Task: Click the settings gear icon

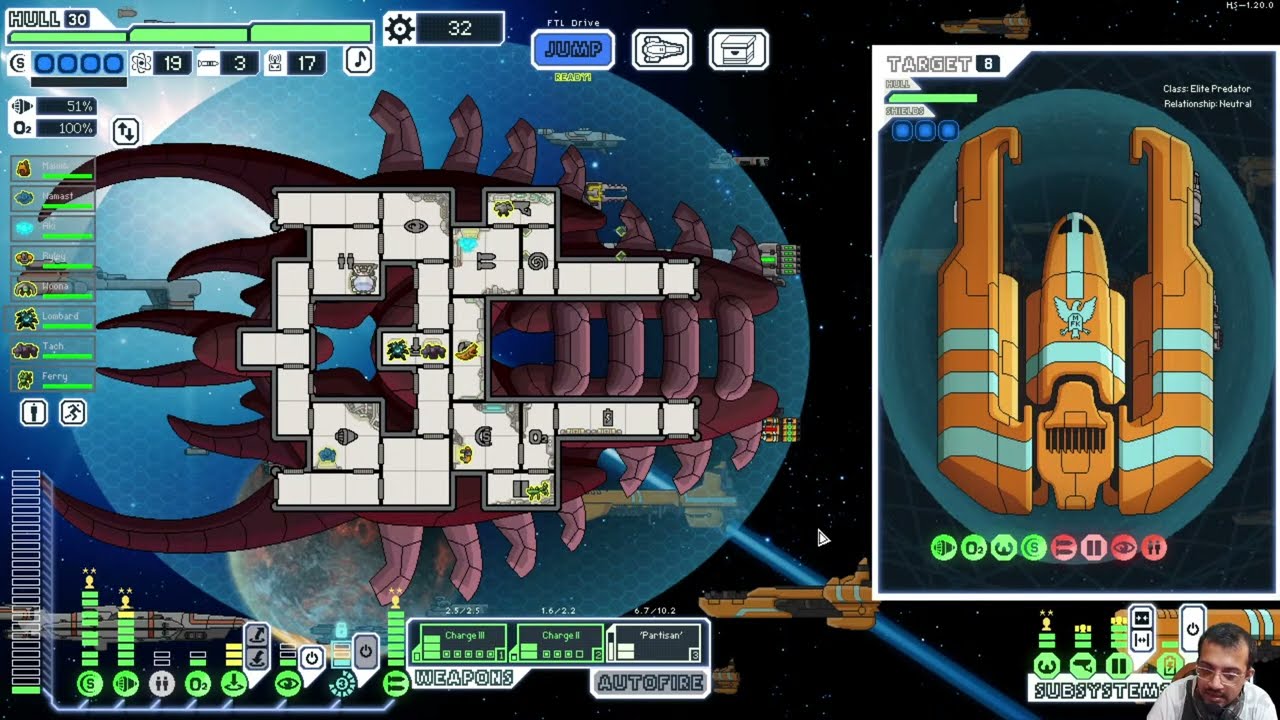Action: [399, 28]
